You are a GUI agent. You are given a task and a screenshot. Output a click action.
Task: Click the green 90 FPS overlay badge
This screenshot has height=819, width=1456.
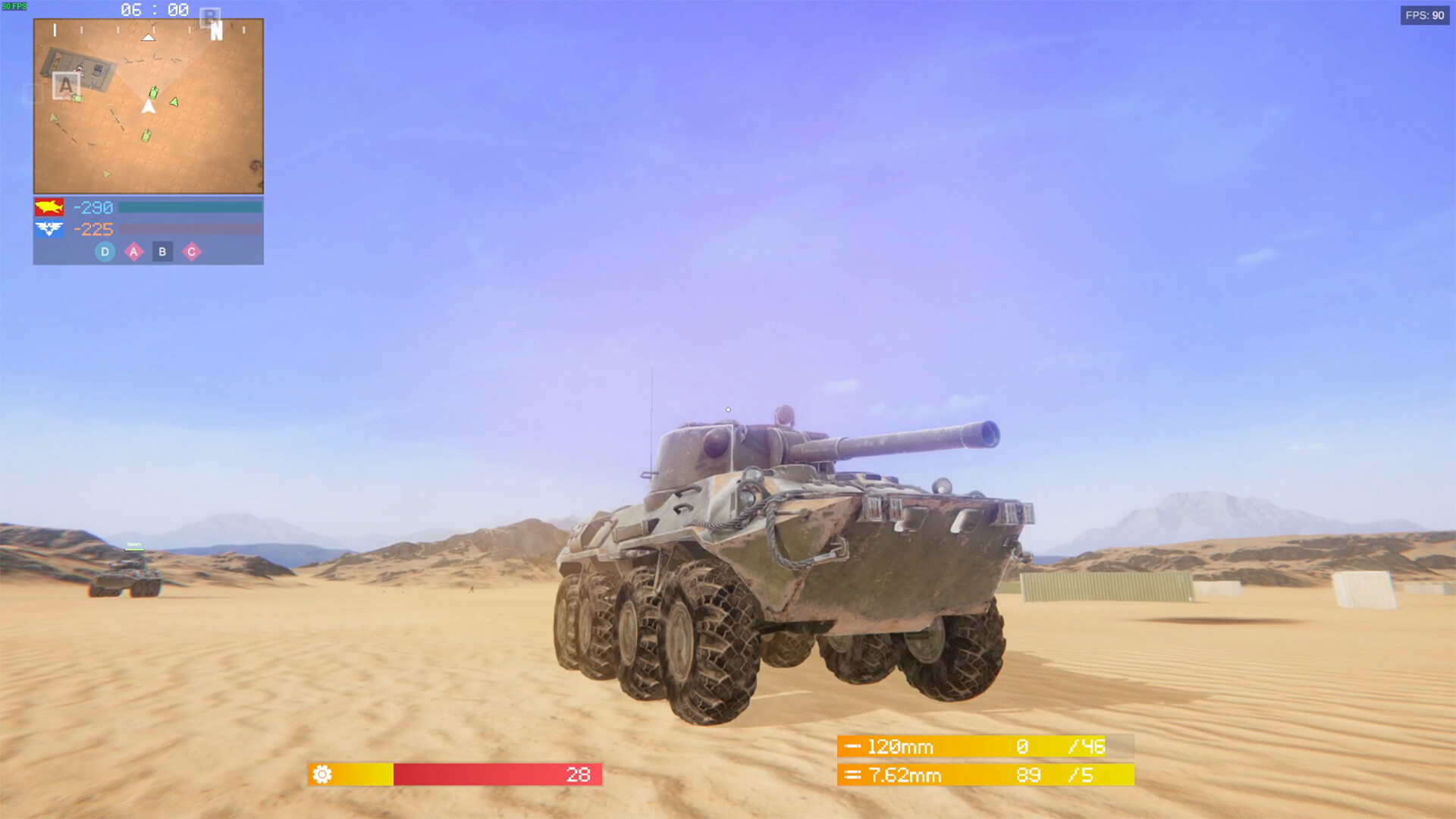coord(14,6)
